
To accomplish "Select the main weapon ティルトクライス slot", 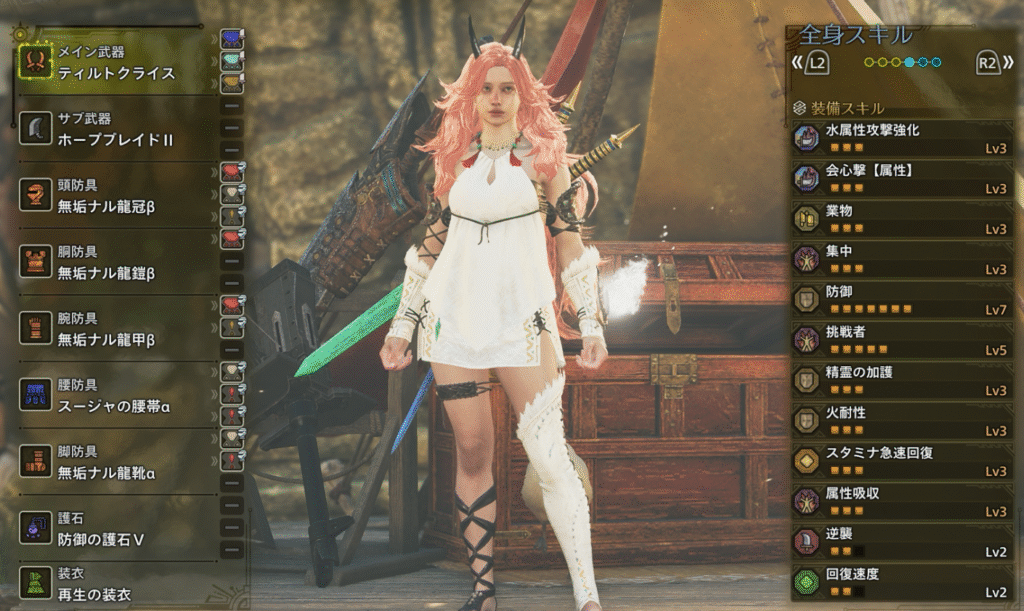I will click(x=116, y=63).
